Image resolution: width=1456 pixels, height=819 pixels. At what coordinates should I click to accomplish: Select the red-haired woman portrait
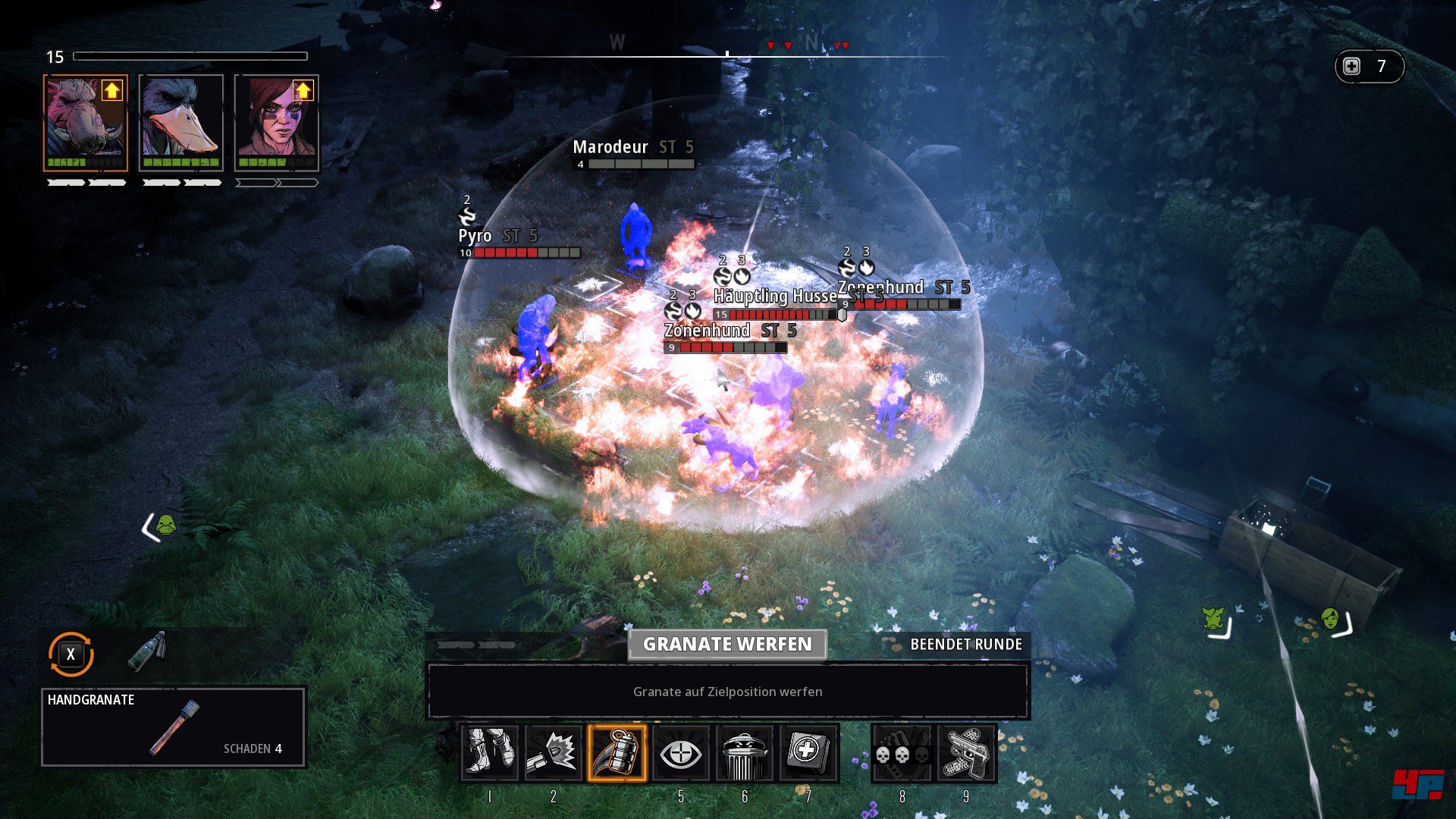[x=276, y=123]
